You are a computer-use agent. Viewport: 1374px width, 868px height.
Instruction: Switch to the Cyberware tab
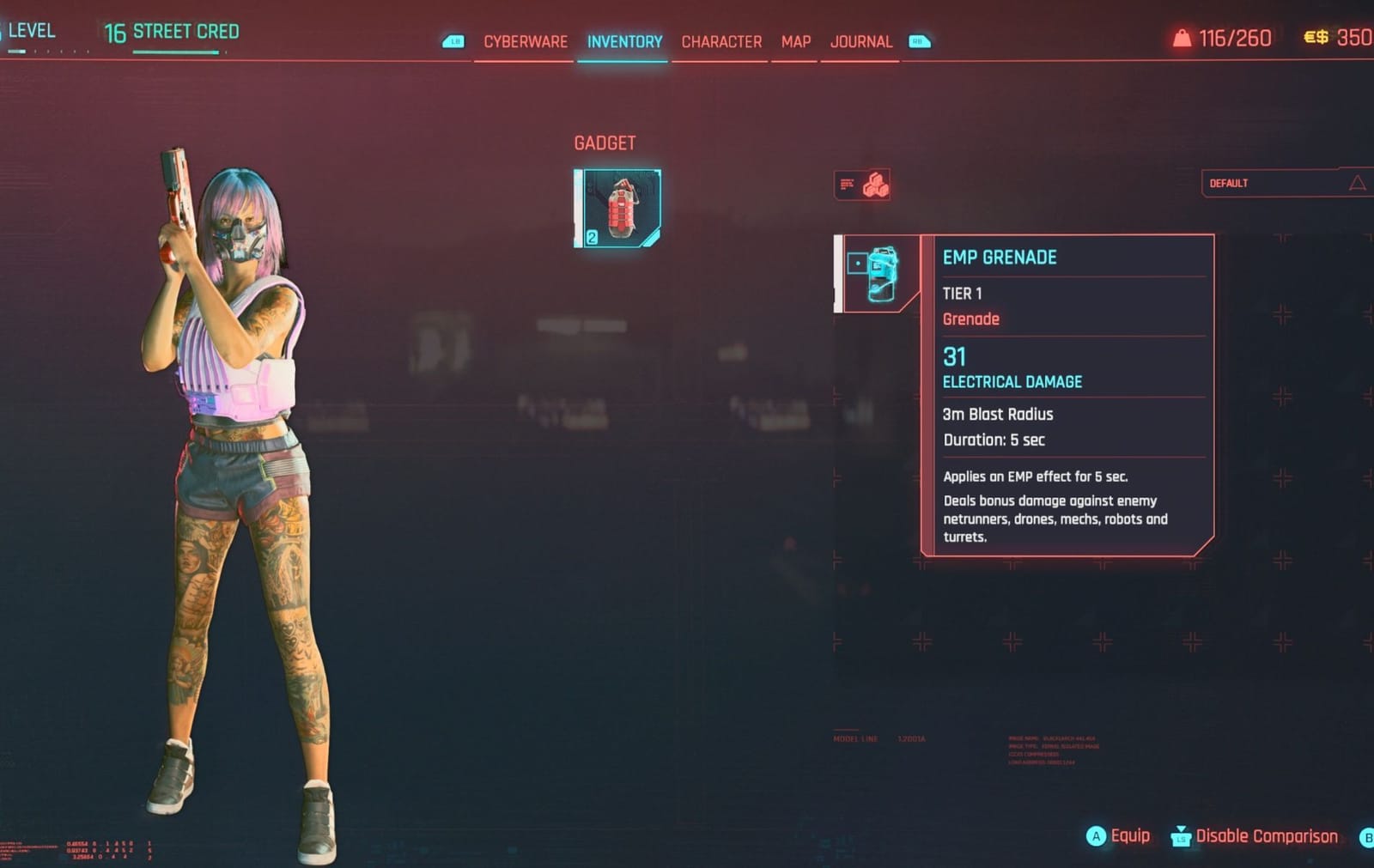coord(526,41)
